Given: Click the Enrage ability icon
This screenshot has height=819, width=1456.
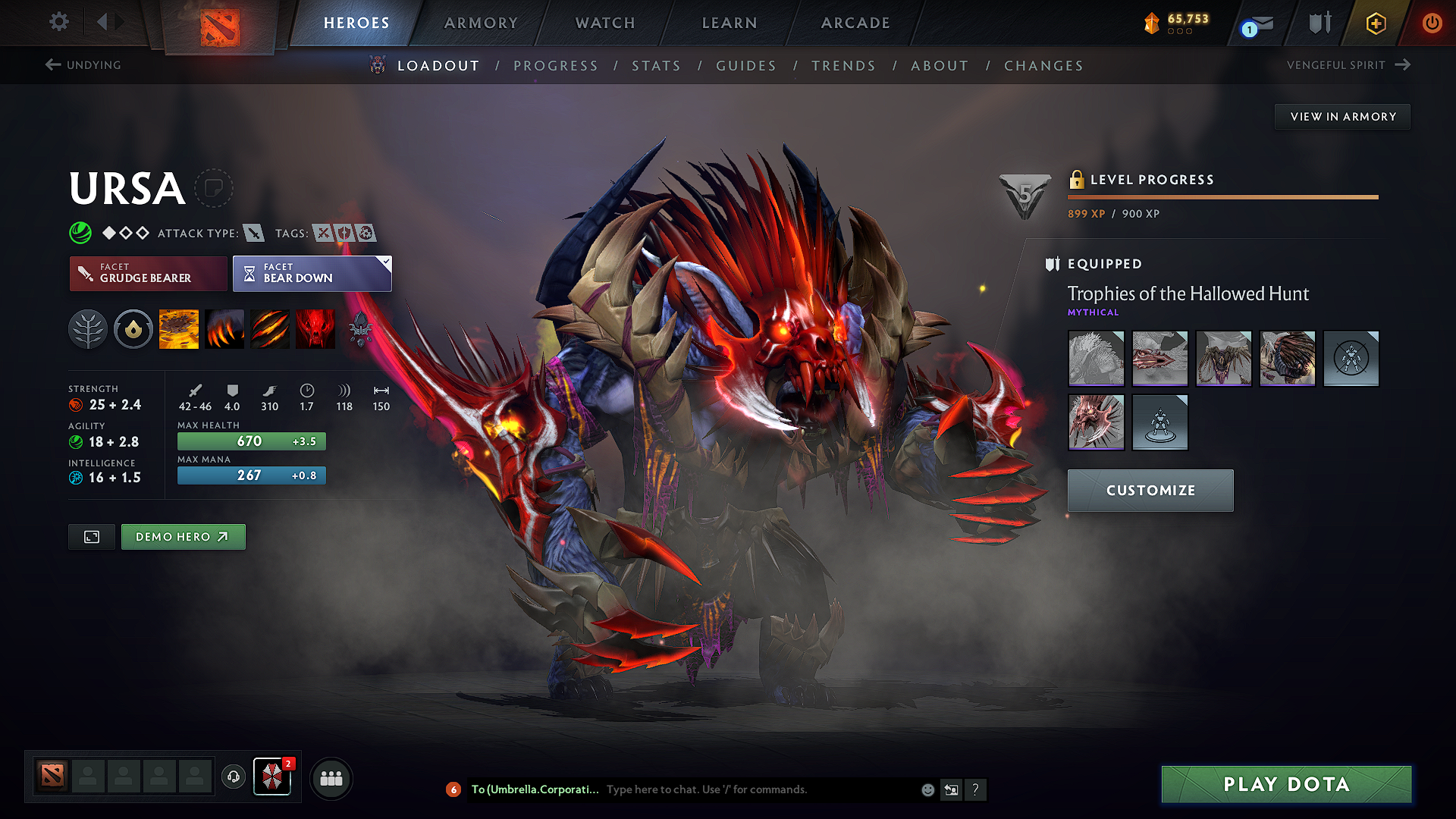Looking at the screenshot, I should (315, 328).
